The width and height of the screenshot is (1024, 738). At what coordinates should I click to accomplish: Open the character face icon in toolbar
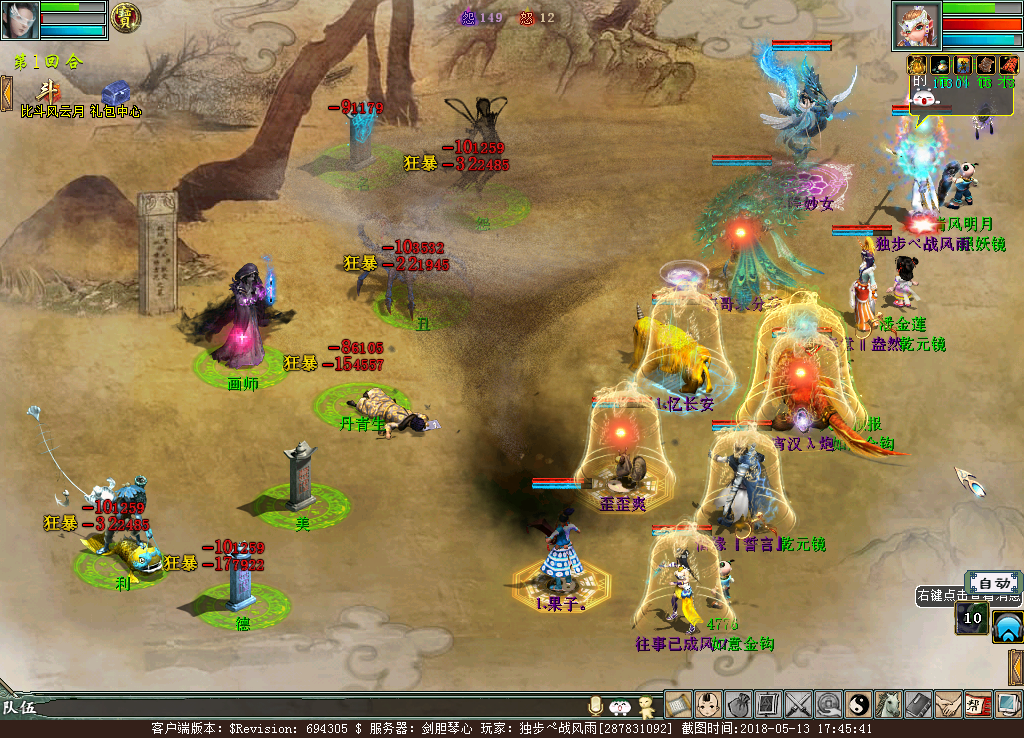click(708, 705)
